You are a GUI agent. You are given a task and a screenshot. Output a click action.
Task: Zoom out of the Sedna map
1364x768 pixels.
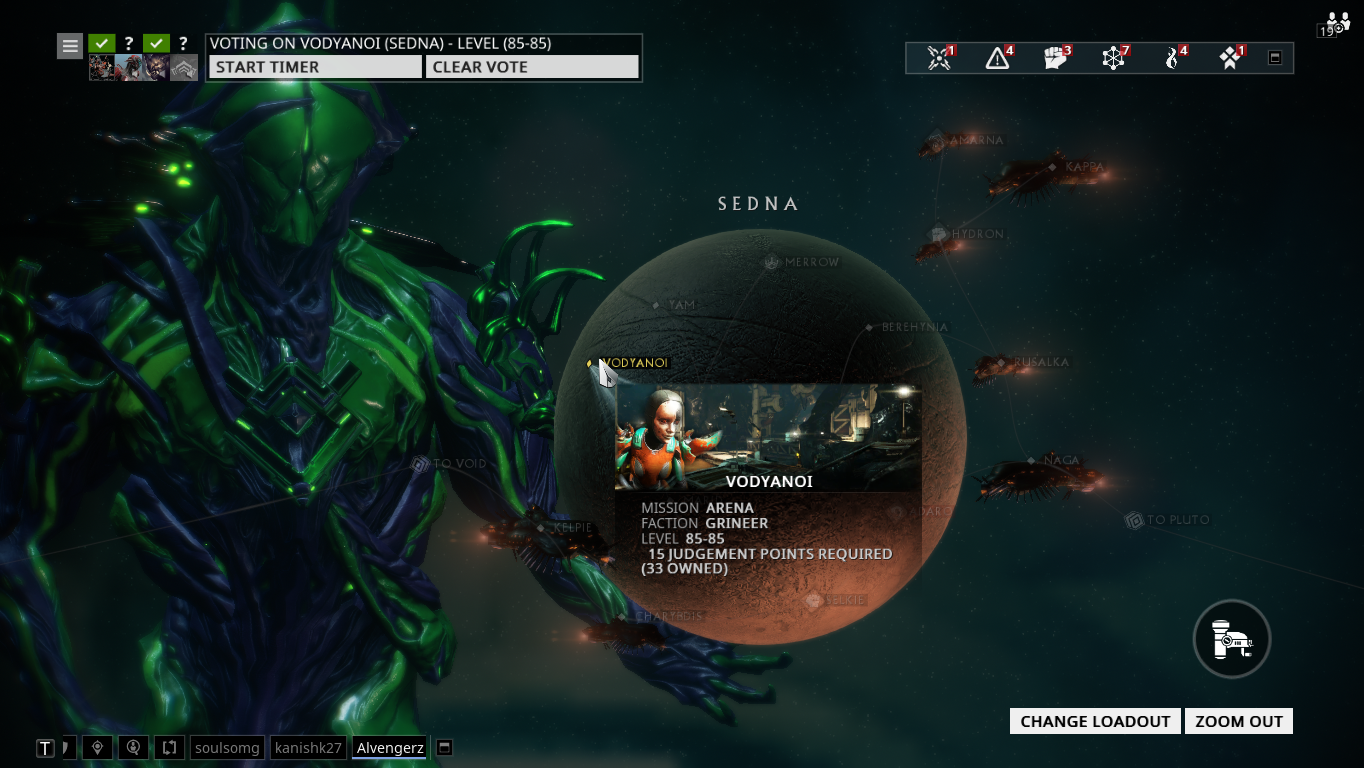tap(1238, 721)
